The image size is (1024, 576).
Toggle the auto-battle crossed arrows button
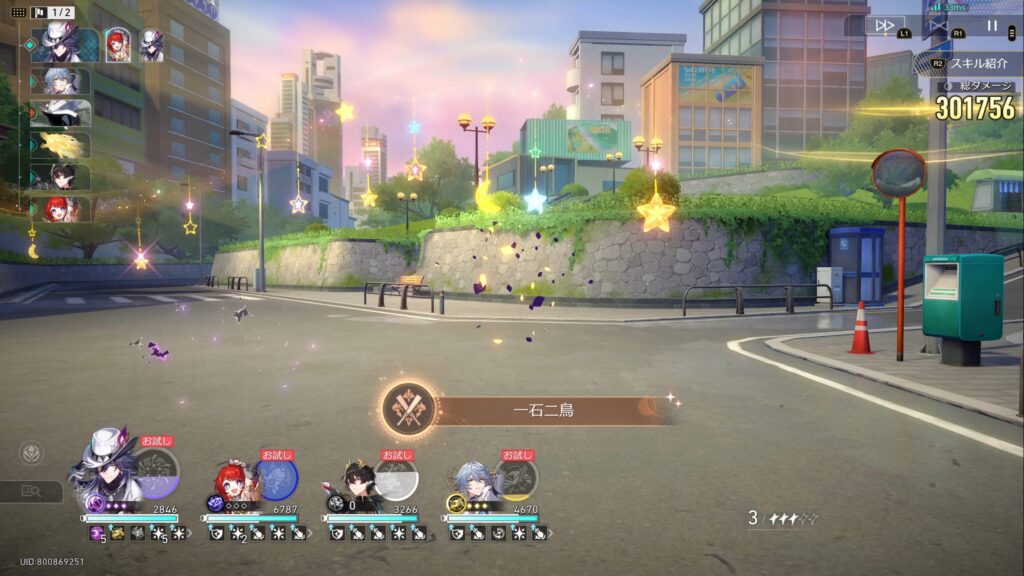937,25
